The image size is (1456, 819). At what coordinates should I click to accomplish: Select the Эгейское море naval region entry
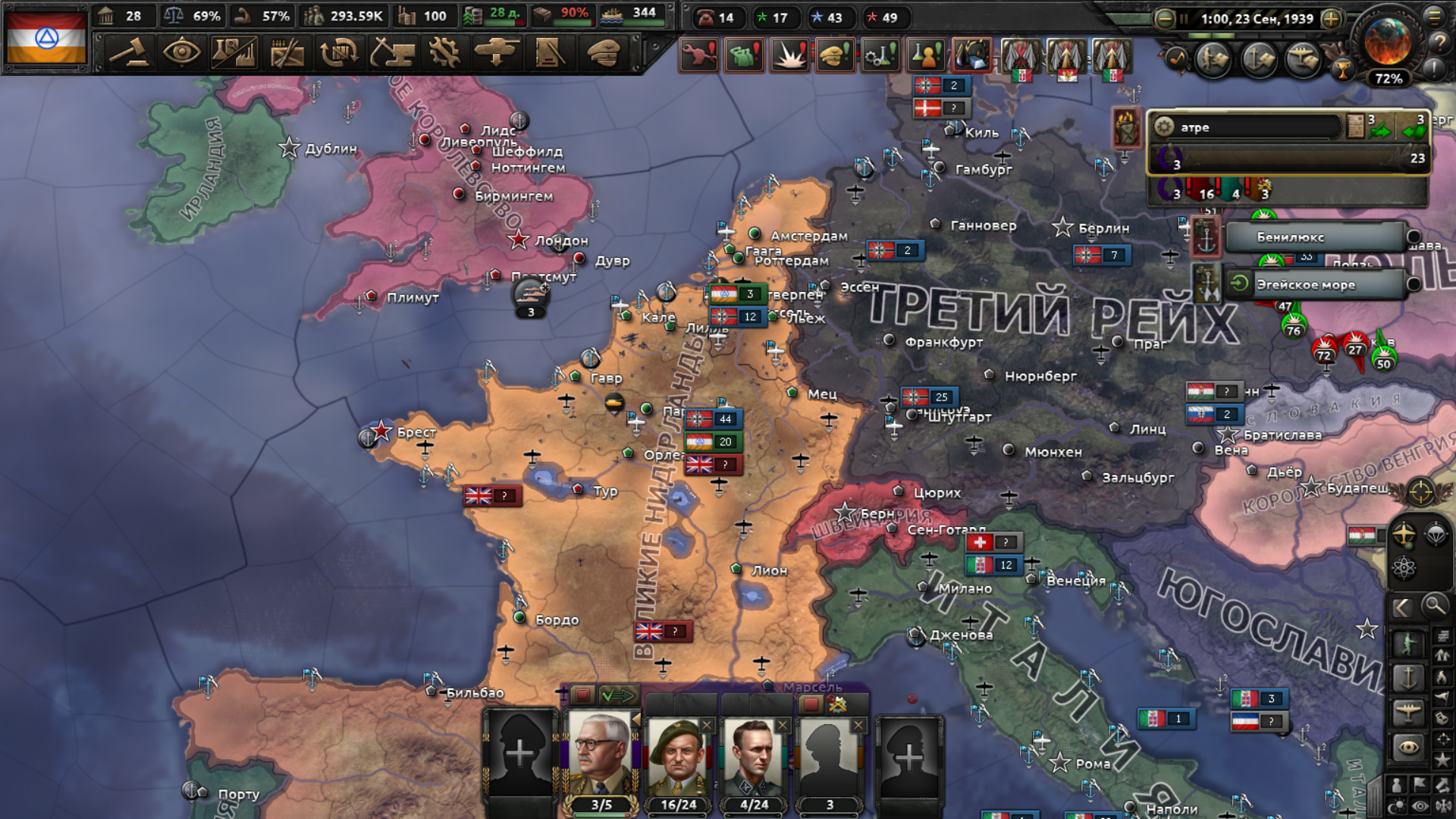point(1316,285)
